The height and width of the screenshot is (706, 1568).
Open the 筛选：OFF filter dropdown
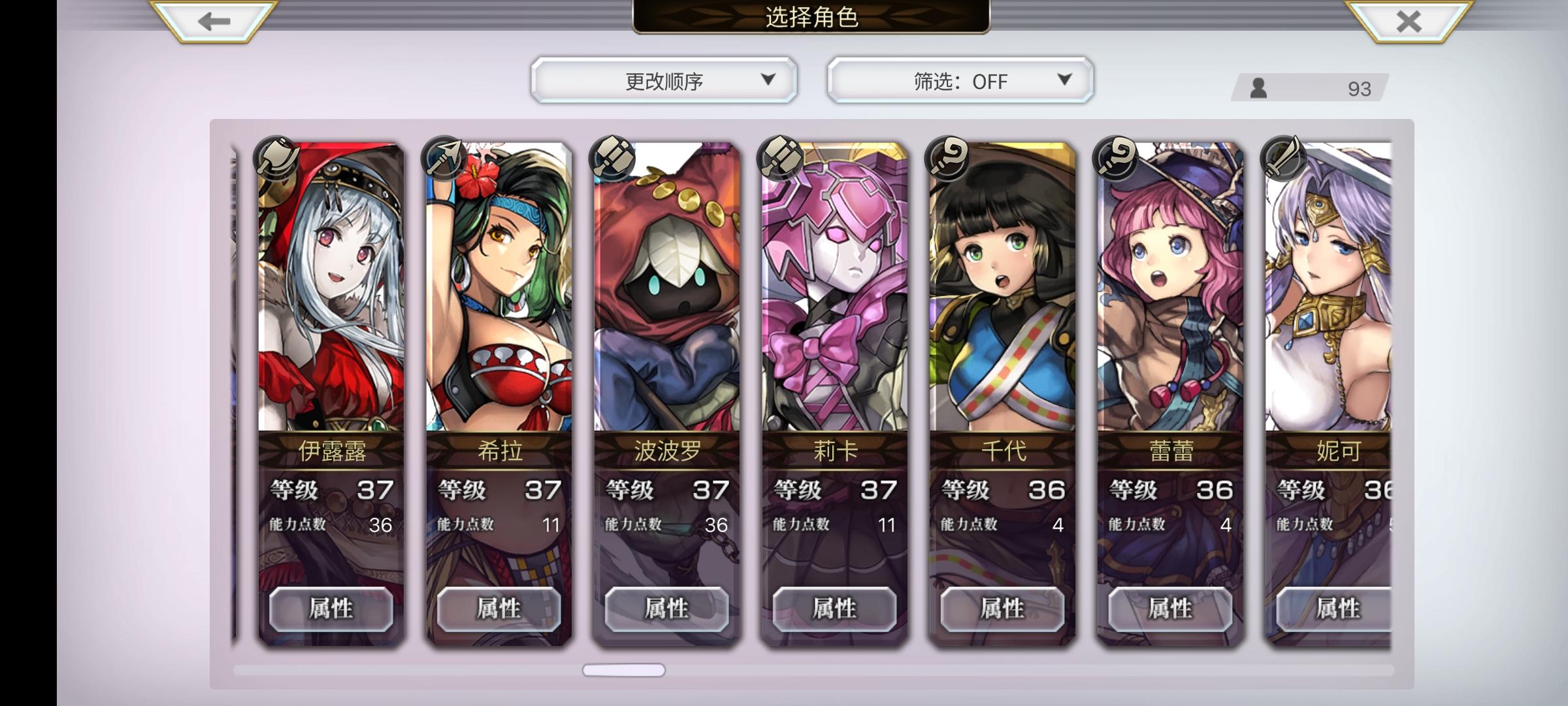[958, 80]
